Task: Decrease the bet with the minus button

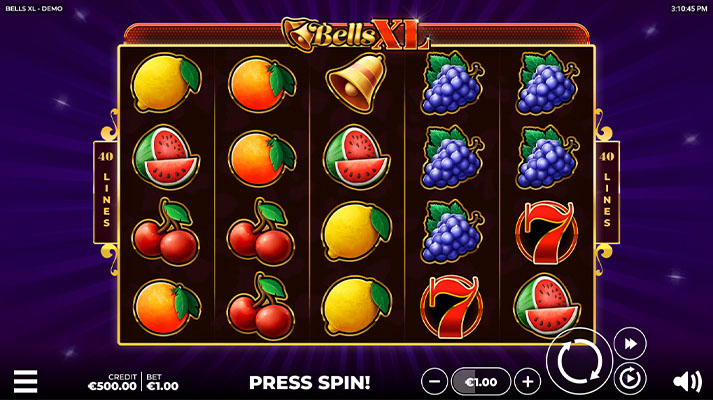Action: tap(434, 381)
